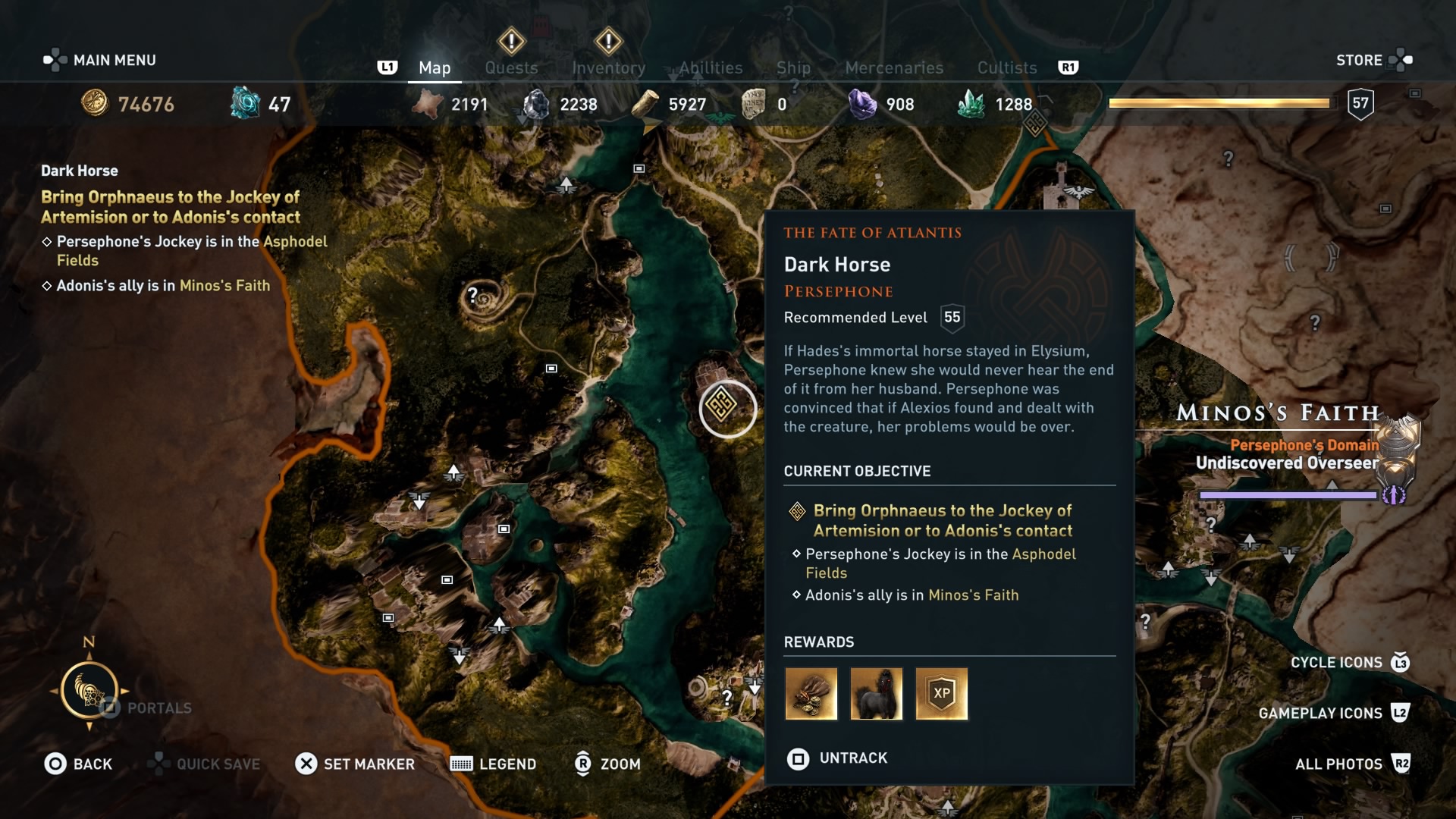Click the question mark location marker on map
Image resolution: width=1456 pixels, height=819 pixels.
pyautogui.click(x=472, y=296)
